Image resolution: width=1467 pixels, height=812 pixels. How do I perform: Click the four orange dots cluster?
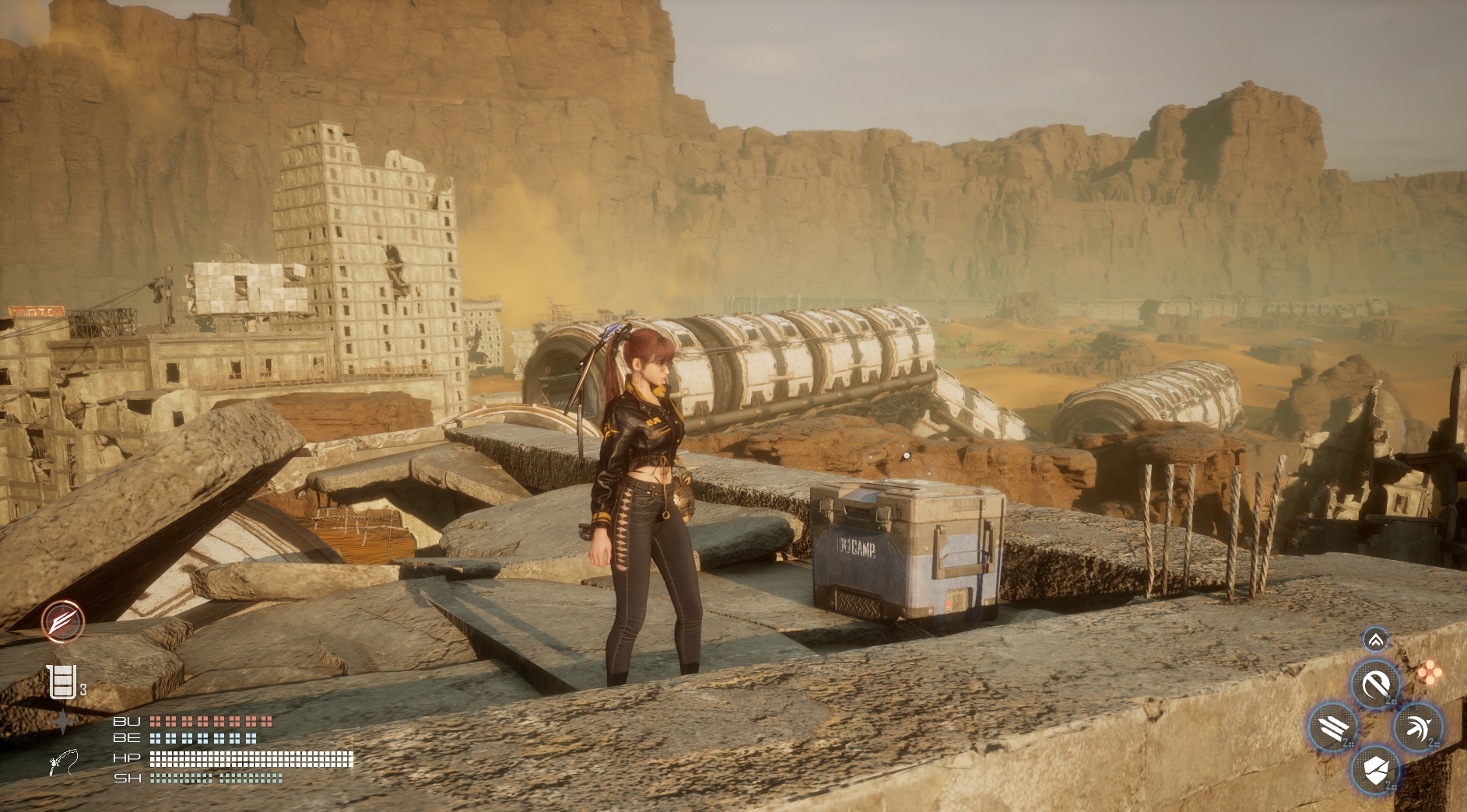1429,673
